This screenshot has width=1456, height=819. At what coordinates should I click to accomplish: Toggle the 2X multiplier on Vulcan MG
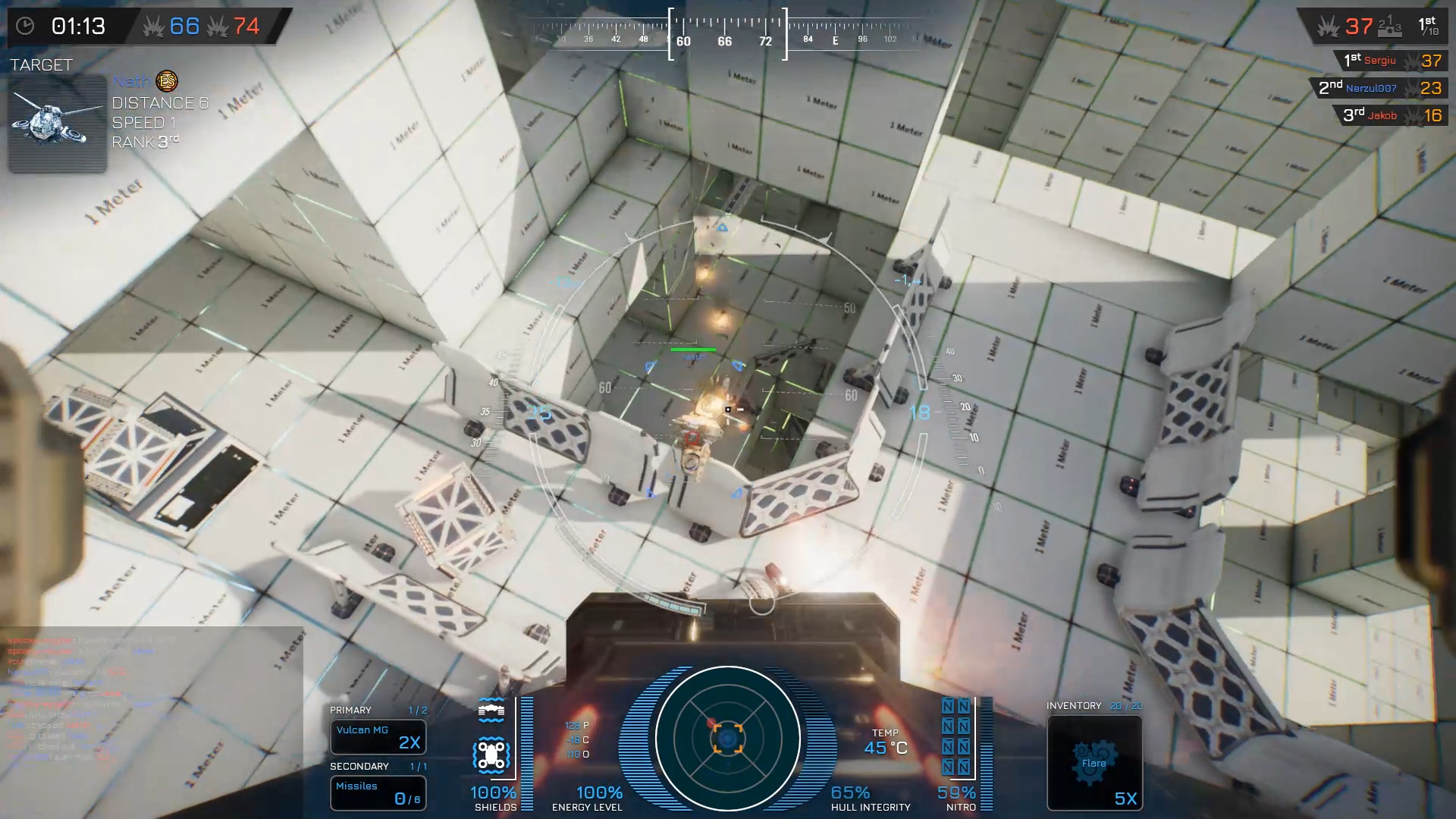(409, 743)
